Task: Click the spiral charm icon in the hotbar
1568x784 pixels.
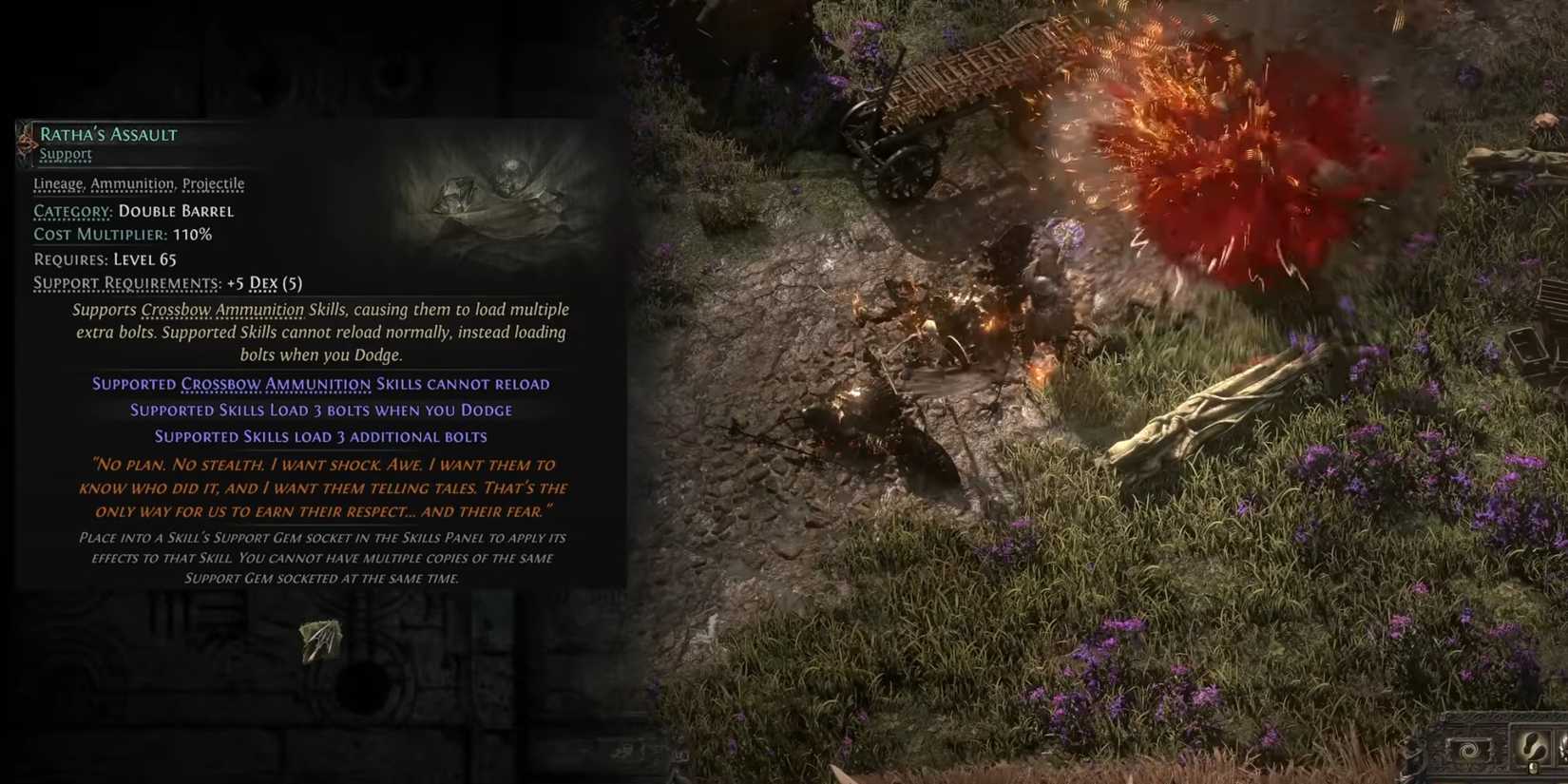Action: coord(1468,751)
